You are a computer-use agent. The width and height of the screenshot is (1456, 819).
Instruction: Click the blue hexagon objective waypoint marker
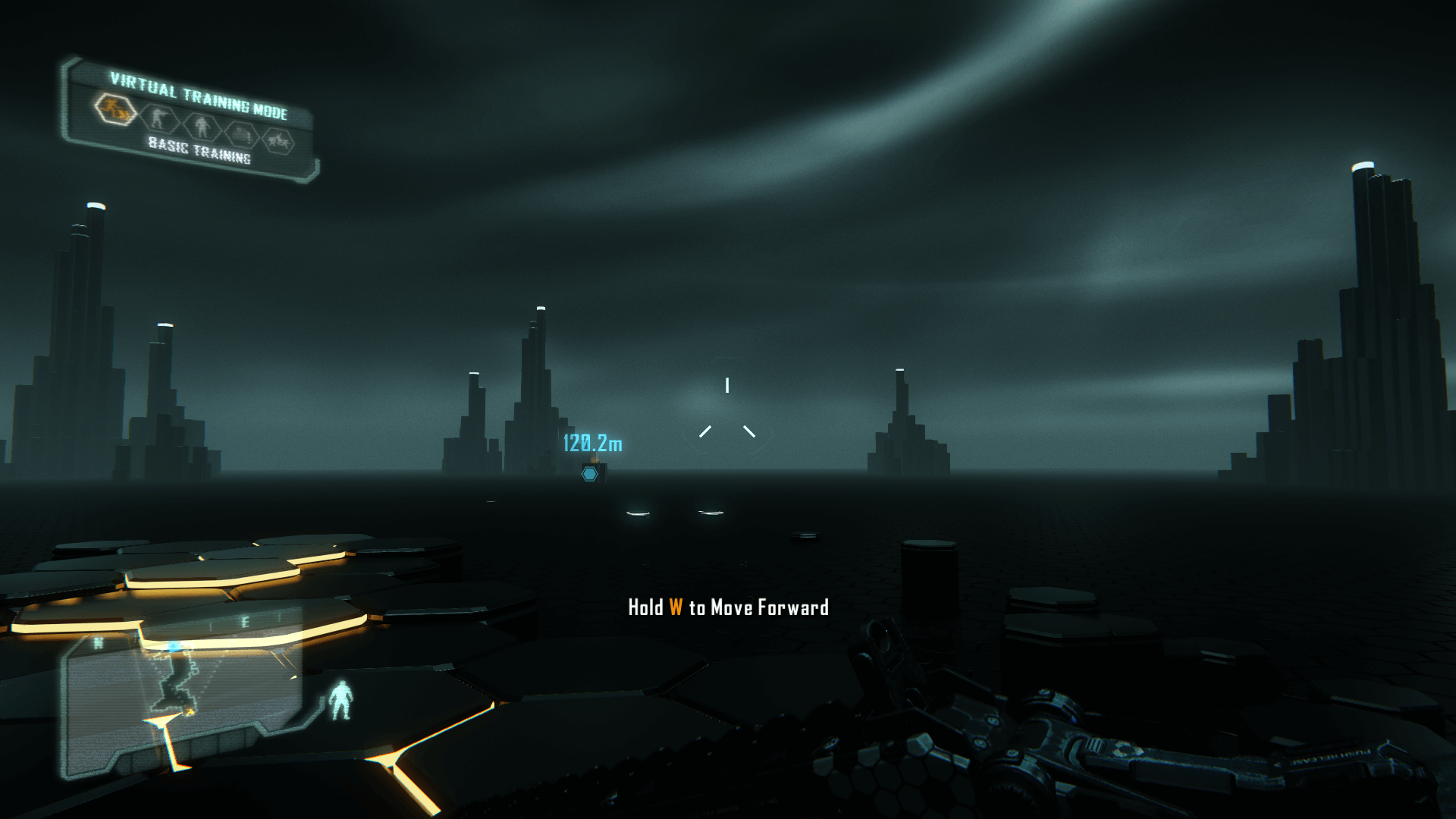pos(589,474)
